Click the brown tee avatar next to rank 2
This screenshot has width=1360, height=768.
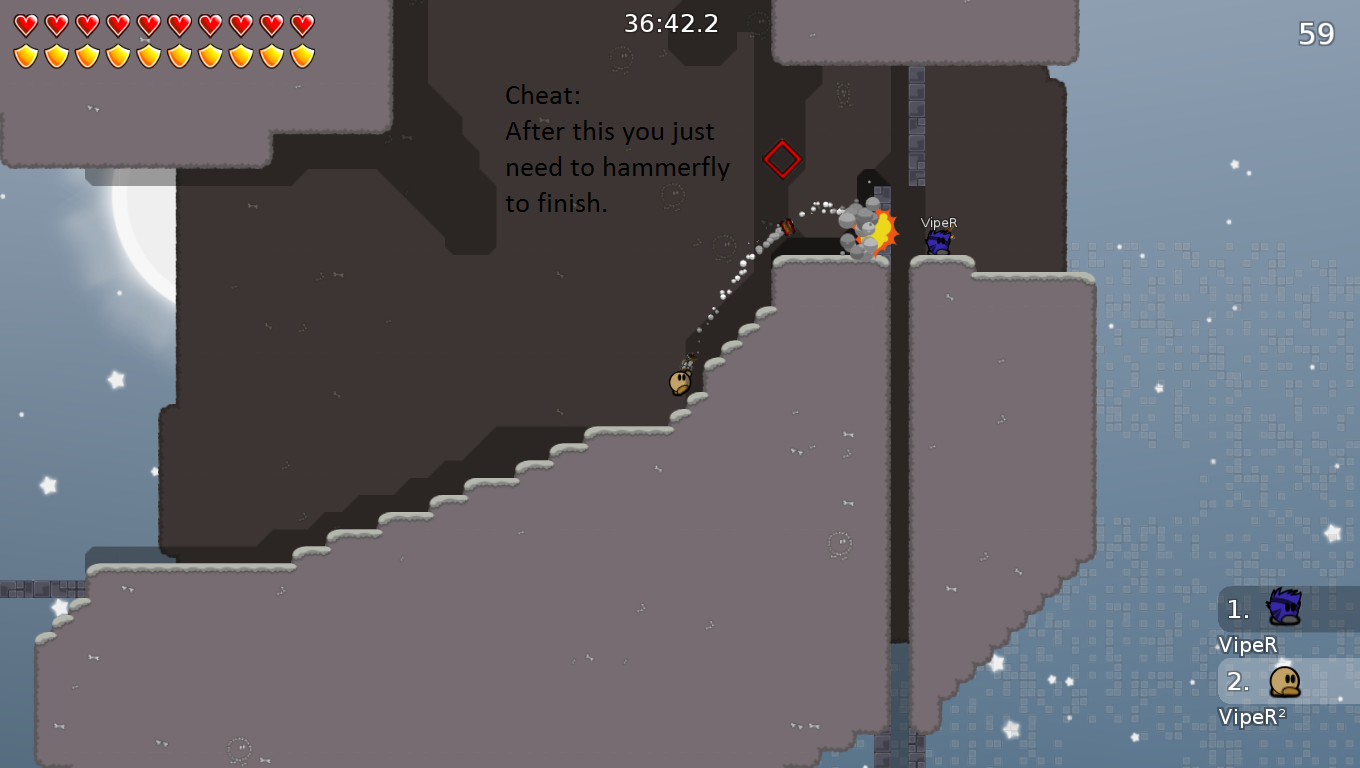[1286, 683]
